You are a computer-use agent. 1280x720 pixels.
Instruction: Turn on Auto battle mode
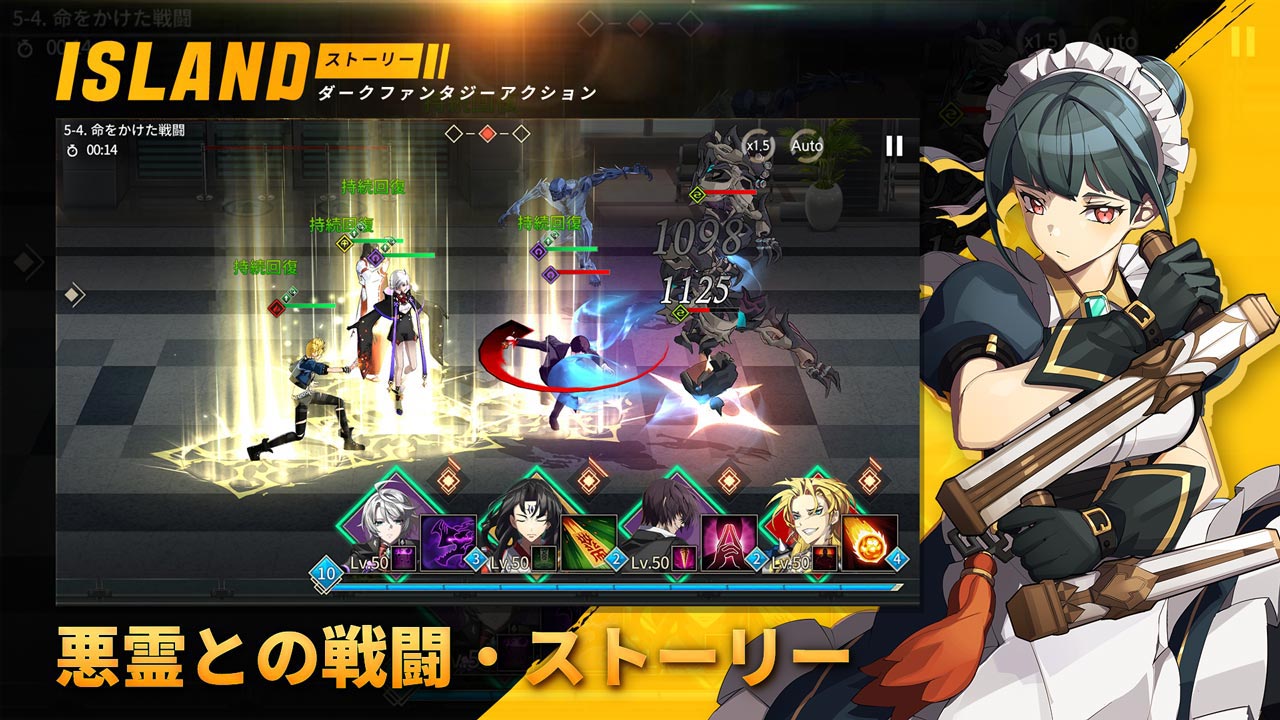806,146
